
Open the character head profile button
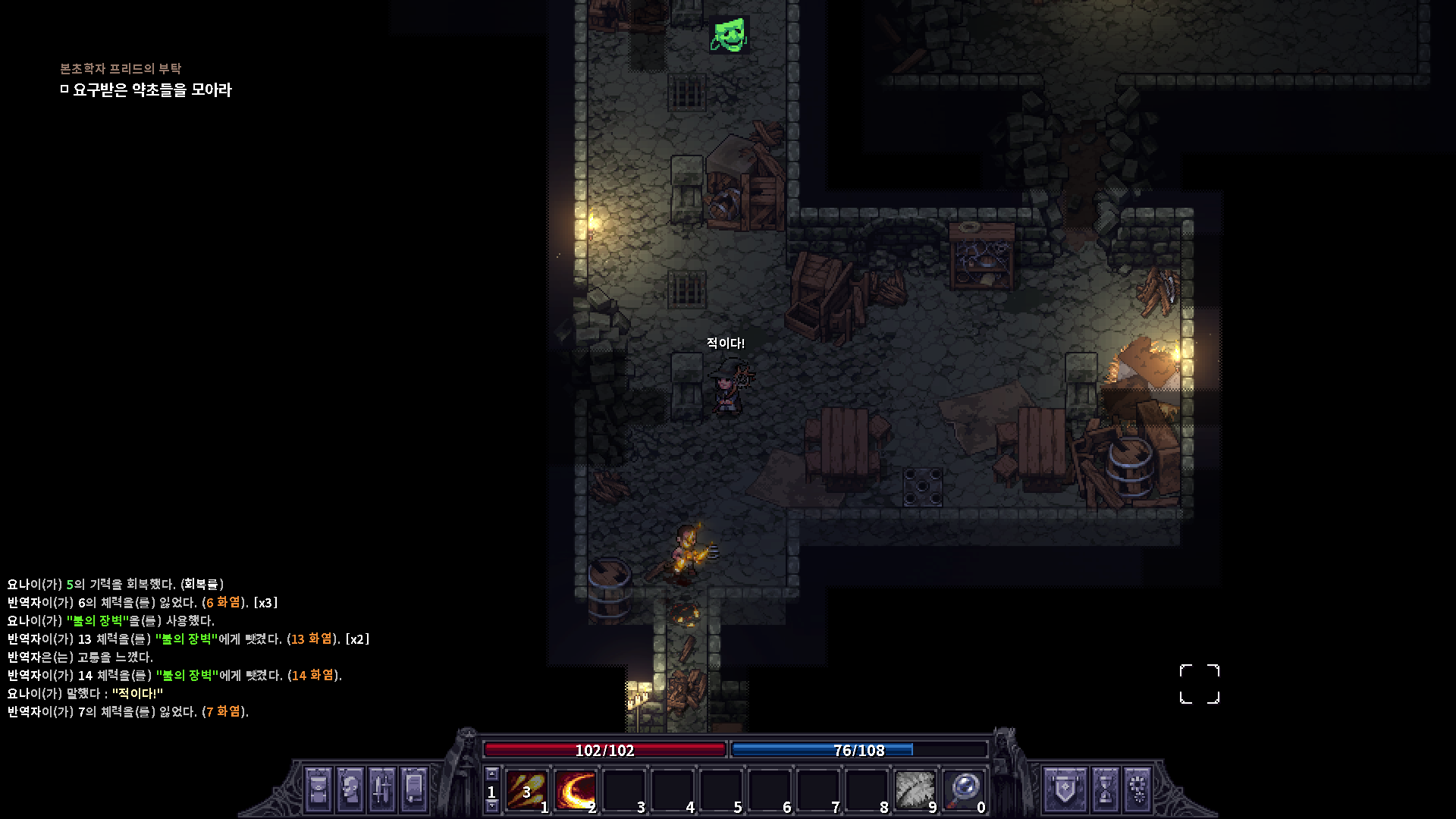pos(350,789)
